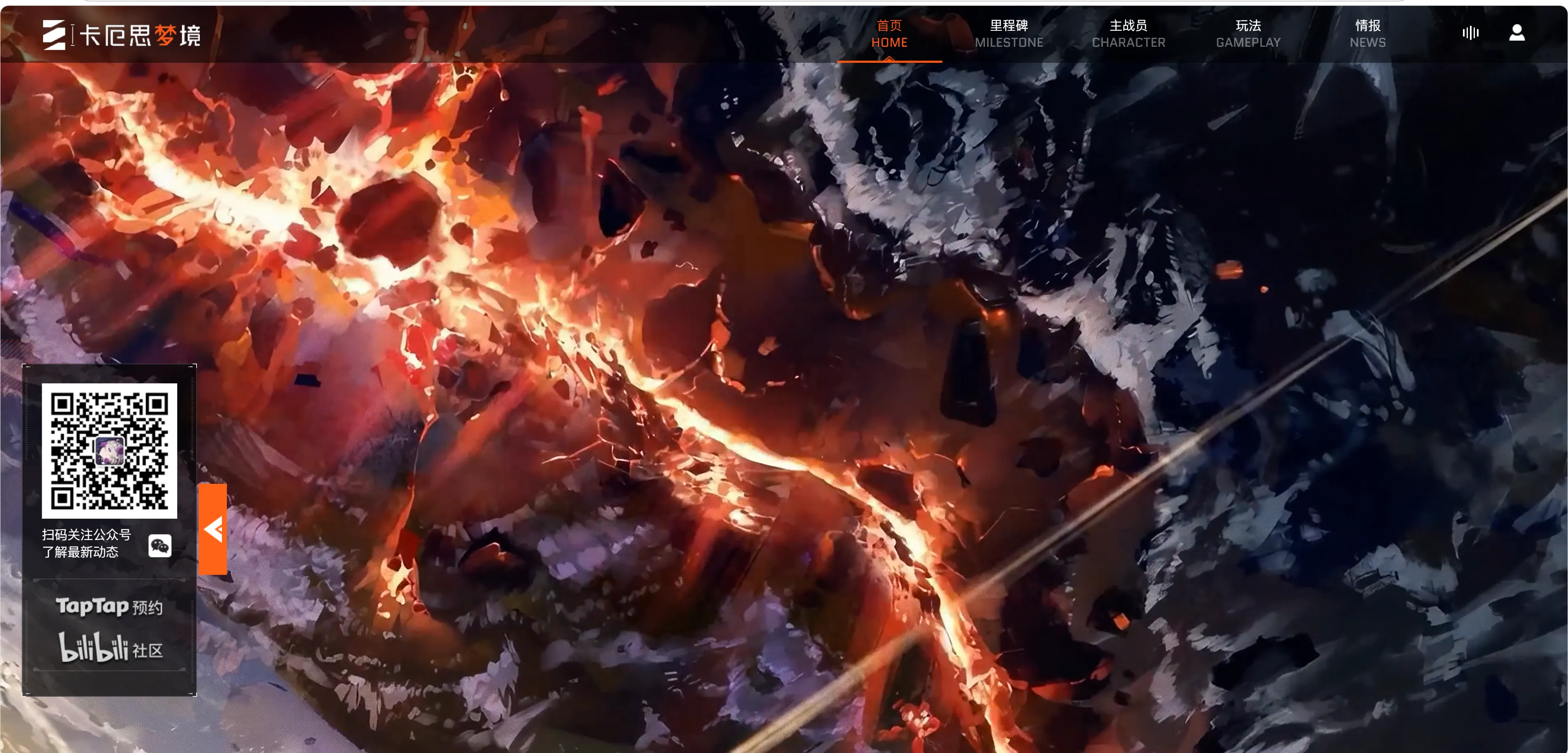Open the NEWS section
Image resolution: width=1568 pixels, height=753 pixels.
[1367, 34]
